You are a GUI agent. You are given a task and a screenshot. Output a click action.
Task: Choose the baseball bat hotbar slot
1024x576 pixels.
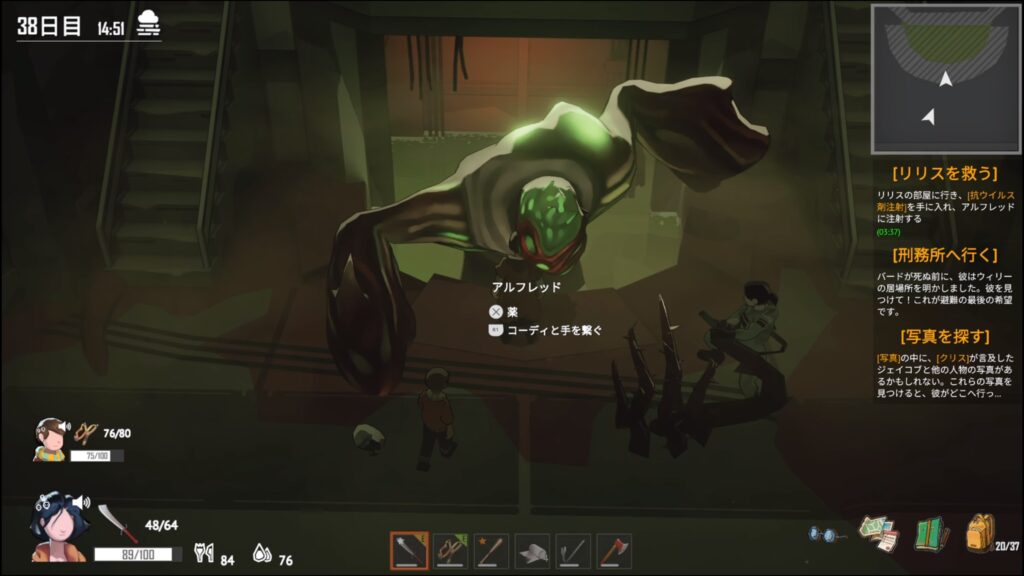[491, 550]
